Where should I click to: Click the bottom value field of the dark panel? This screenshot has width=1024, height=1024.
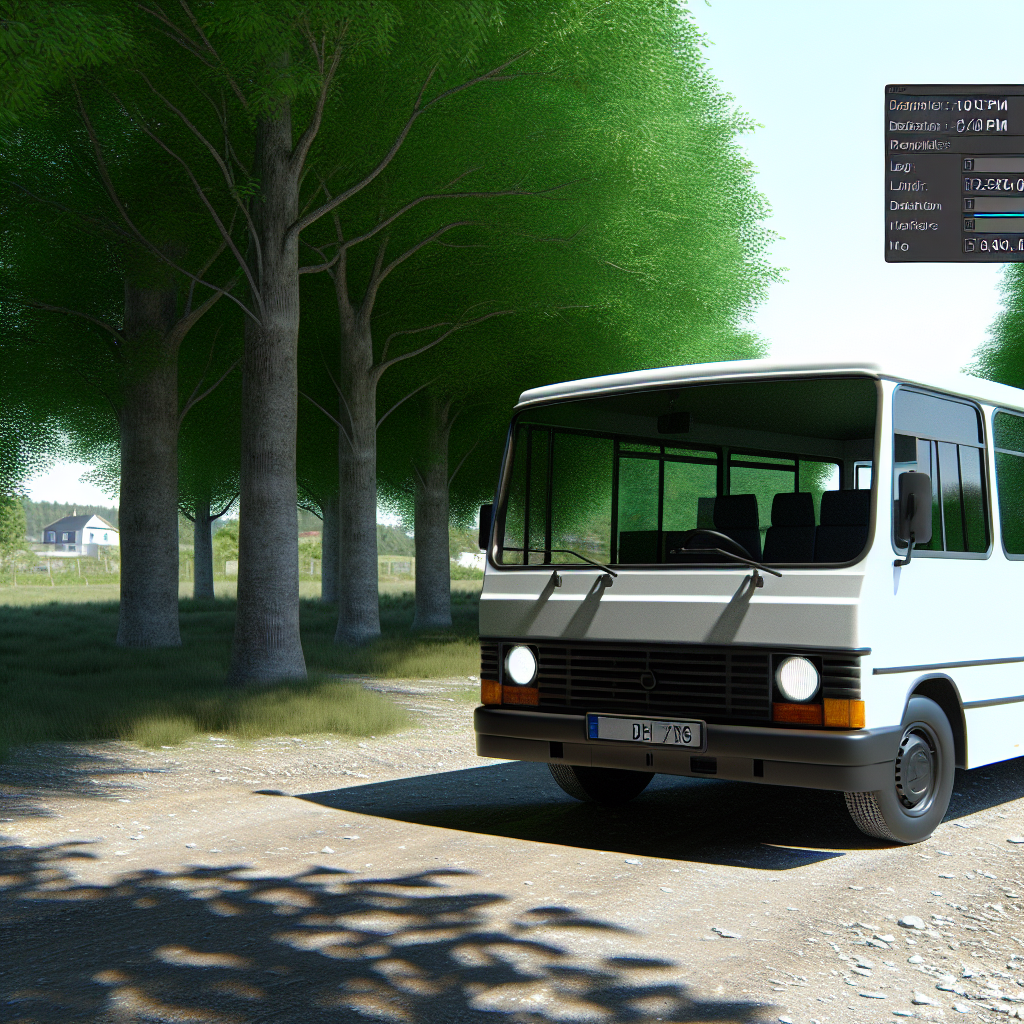tap(993, 245)
